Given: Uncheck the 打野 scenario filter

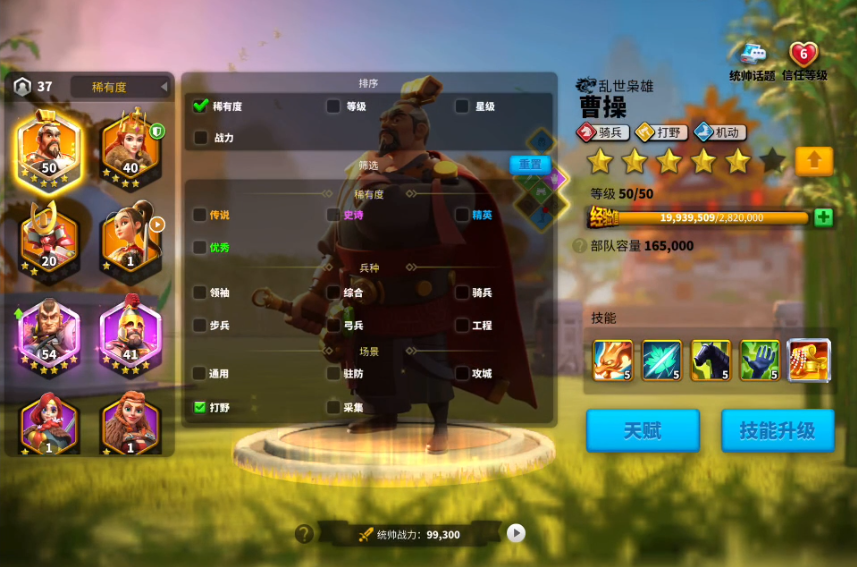Looking at the screenshot, I should 201,407.
